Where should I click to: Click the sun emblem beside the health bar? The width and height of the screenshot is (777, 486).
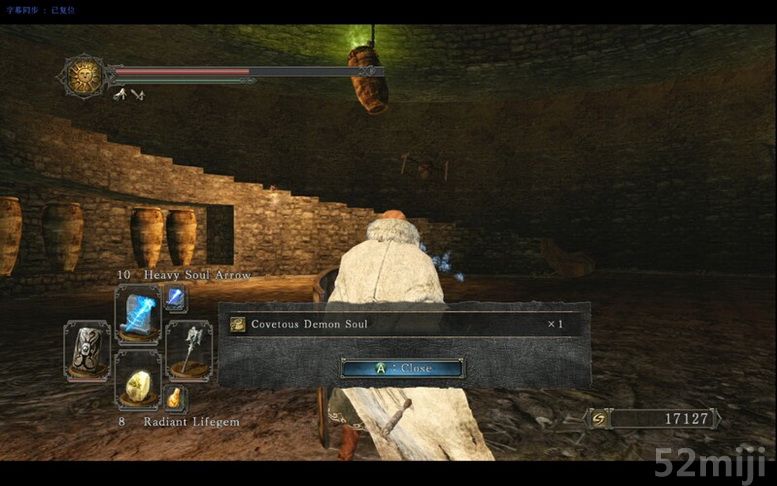tap(84, 76)
